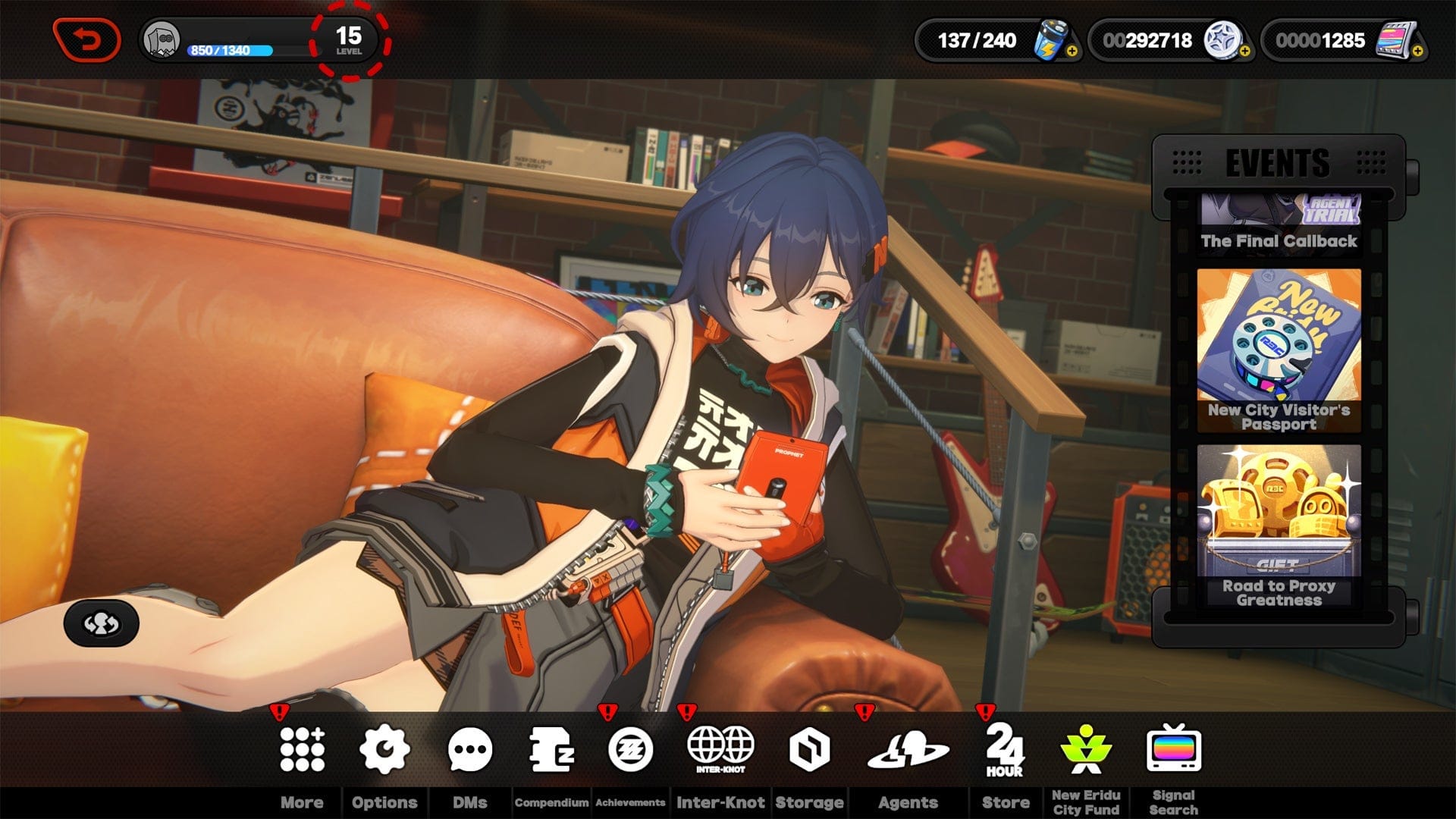Open New City Visitor's Passport event
The image size is (1456, 819).
point(1279,350)
